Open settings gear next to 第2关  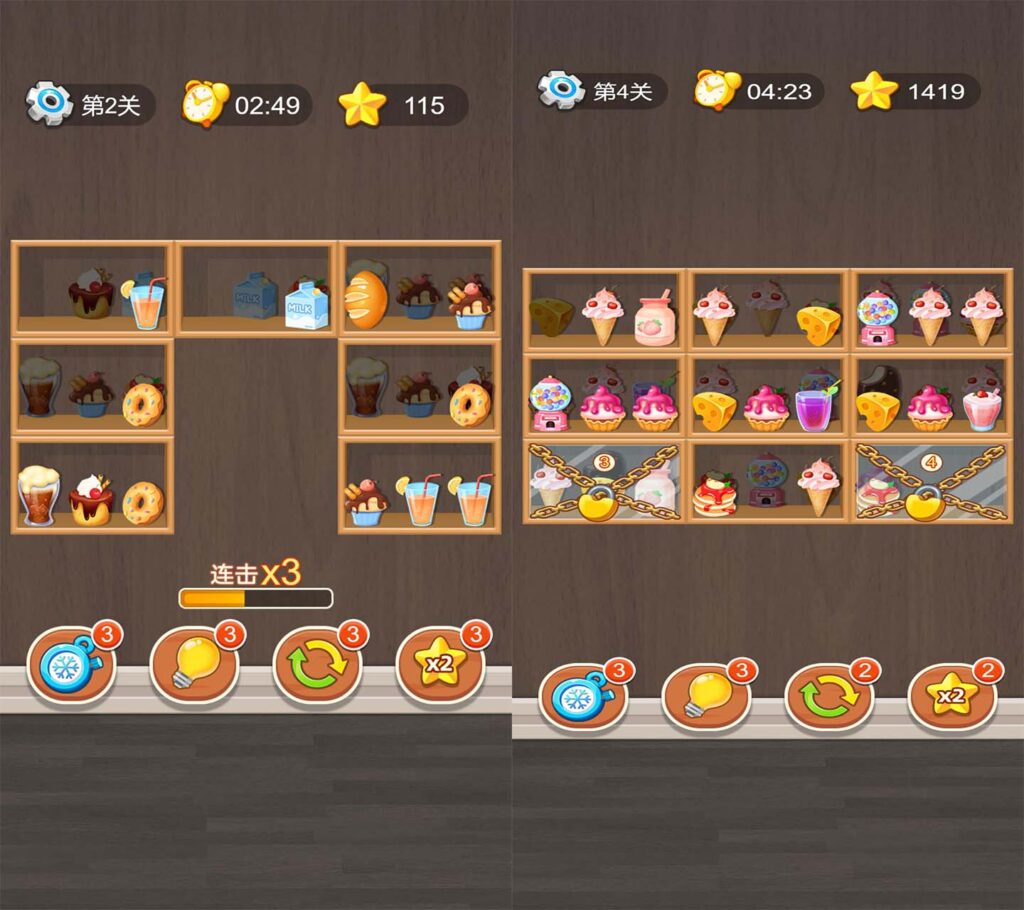(x=49, y=103)
